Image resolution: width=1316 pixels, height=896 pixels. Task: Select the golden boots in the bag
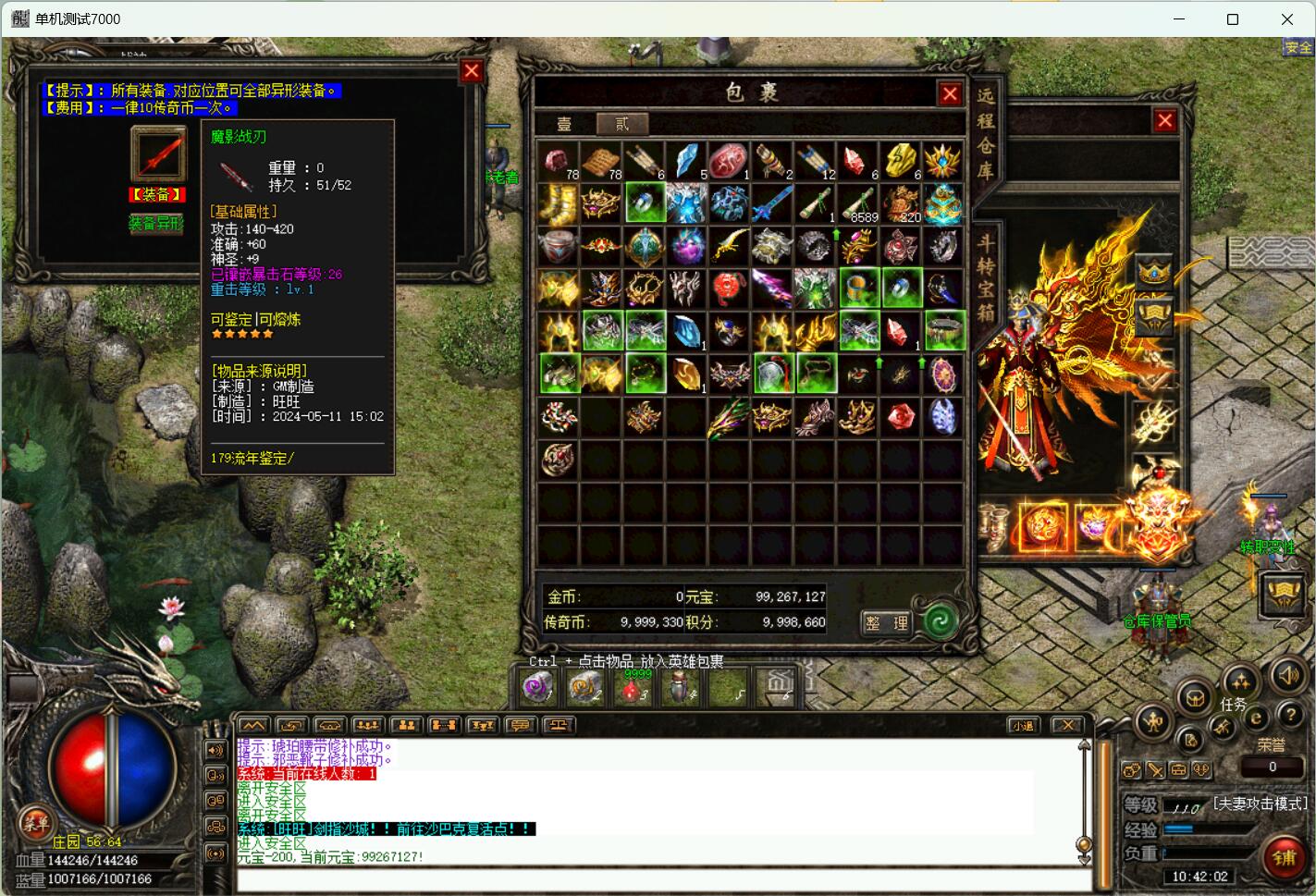point(558,203)
